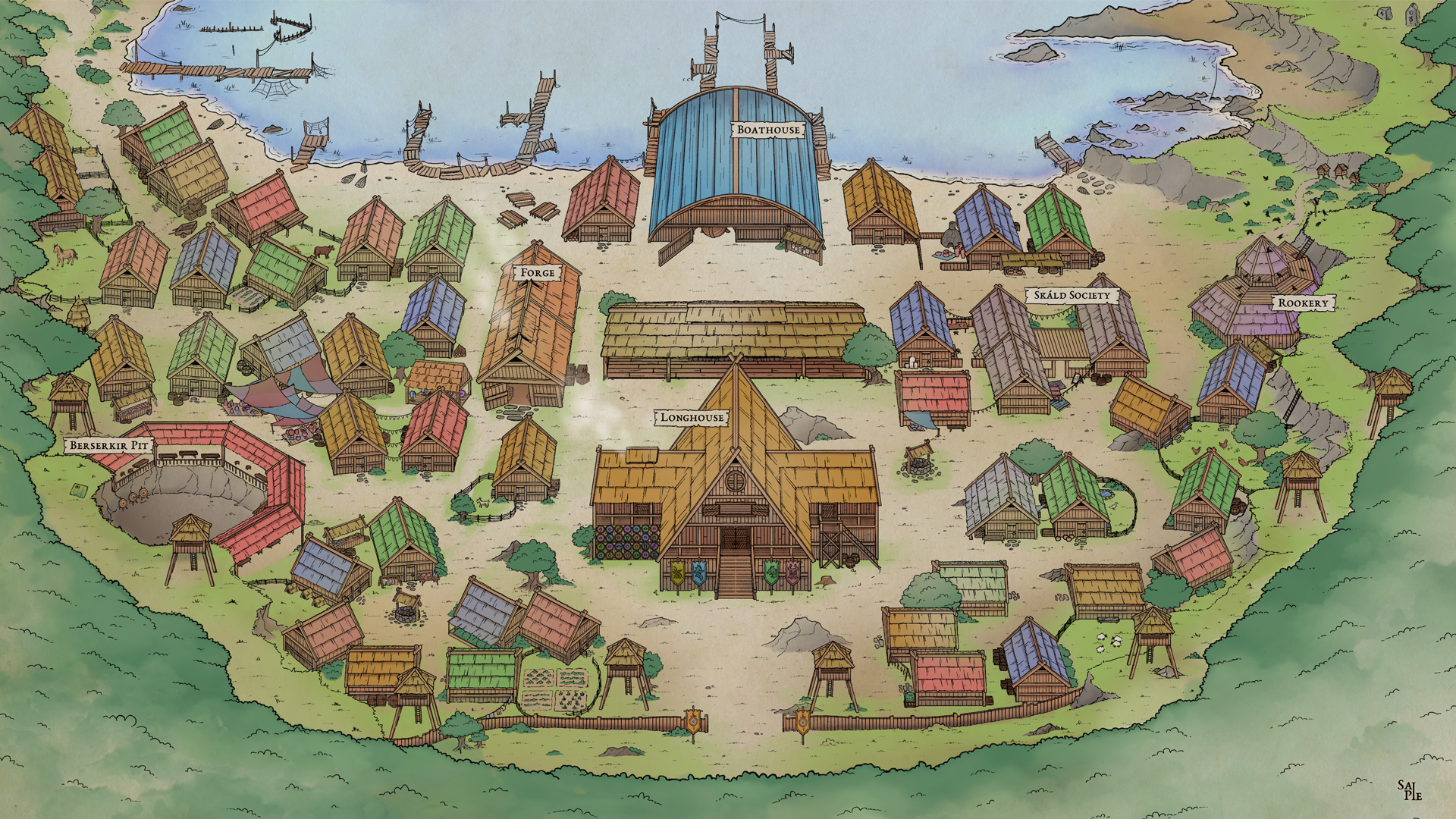Open the Forge location label

pyautogui.click(x=537, y=272)
